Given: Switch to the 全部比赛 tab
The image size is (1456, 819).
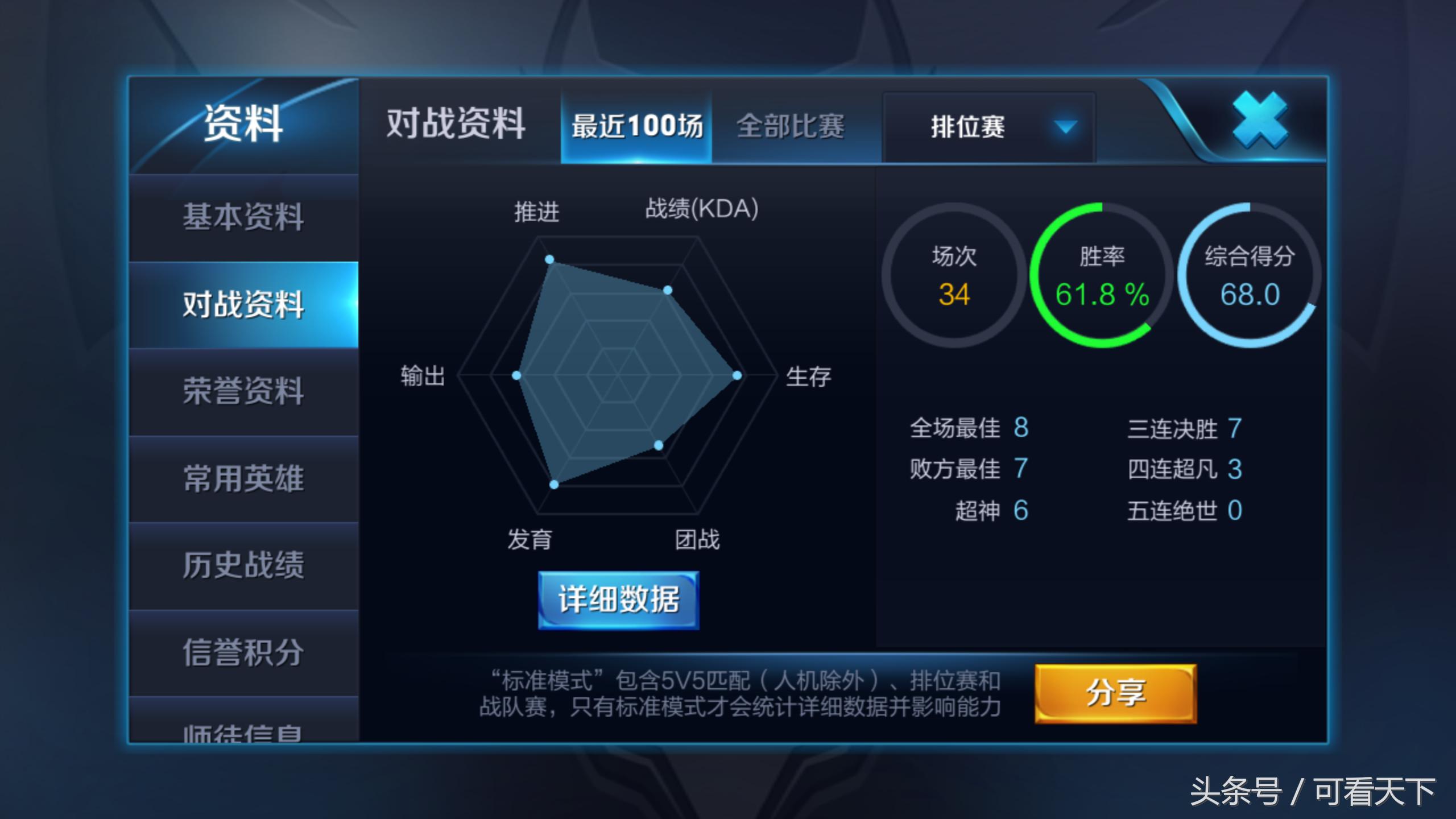Looking at the screenshot, I should pos(791,127).
